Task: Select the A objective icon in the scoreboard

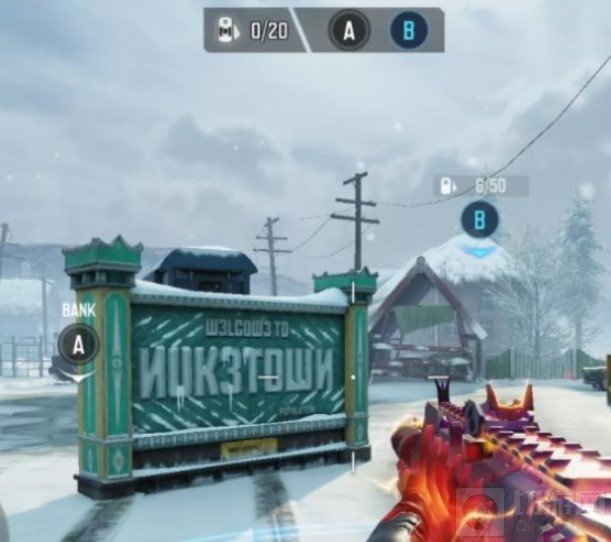Action: tap(348, 31)
